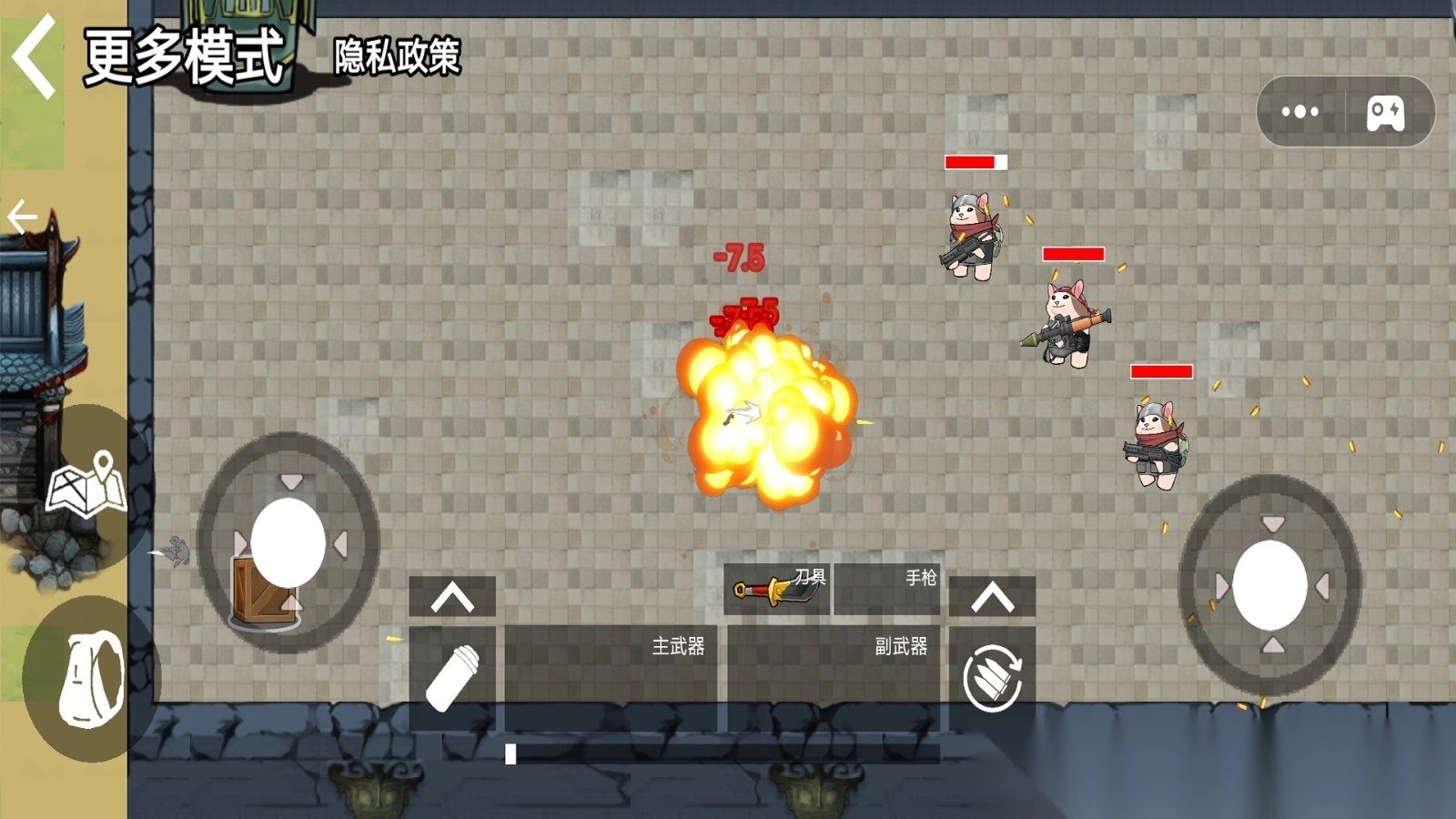Screen dimensions: 1456x819
Task: Click the small thin left arrow
Action: coord(21,217)
